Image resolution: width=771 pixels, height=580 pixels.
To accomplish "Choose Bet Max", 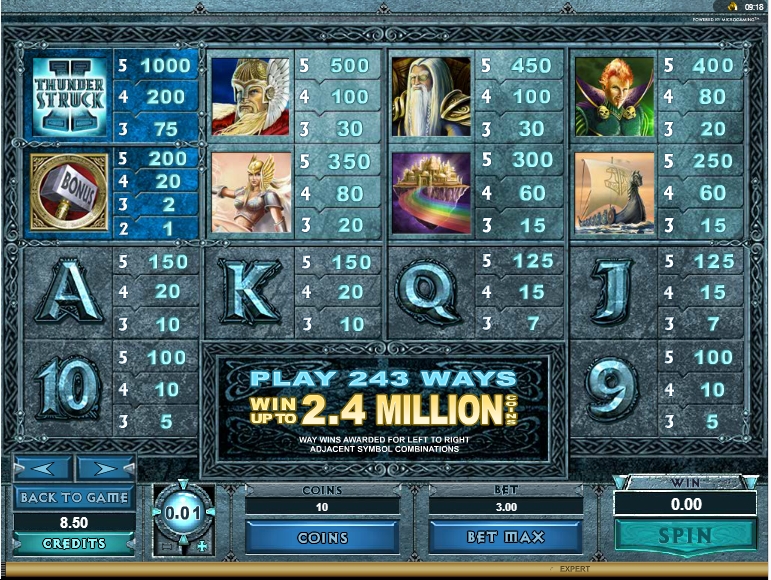I will tap(505, 537).
